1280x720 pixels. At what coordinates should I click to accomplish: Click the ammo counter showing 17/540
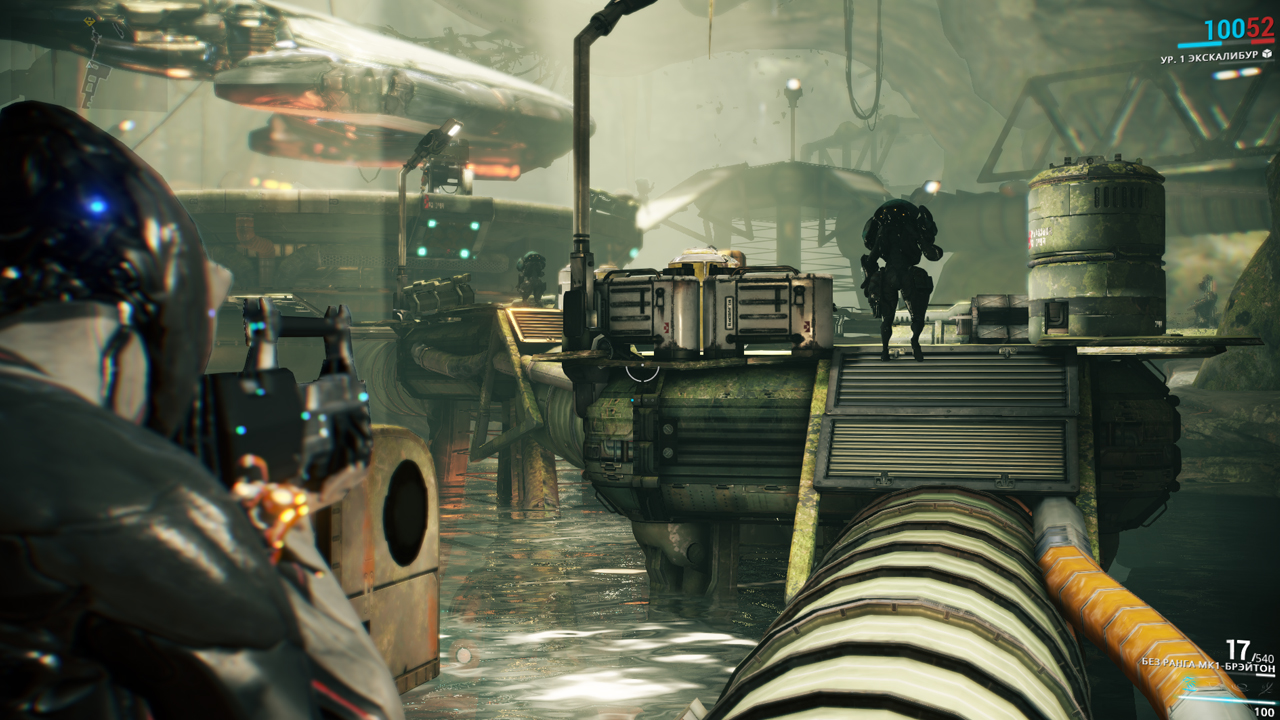tap(1247, 651)
